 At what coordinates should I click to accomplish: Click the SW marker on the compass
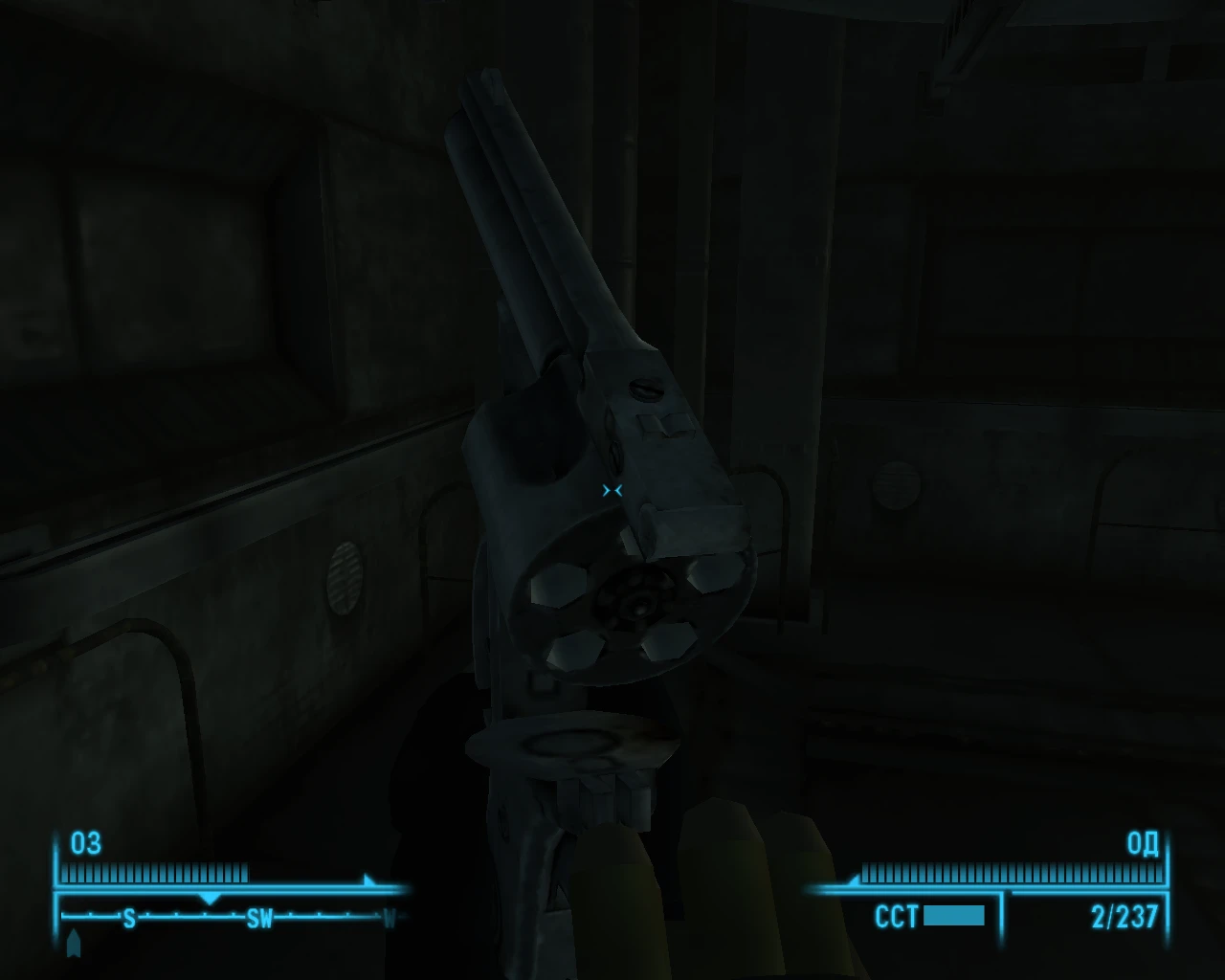[x=260, y=918]
